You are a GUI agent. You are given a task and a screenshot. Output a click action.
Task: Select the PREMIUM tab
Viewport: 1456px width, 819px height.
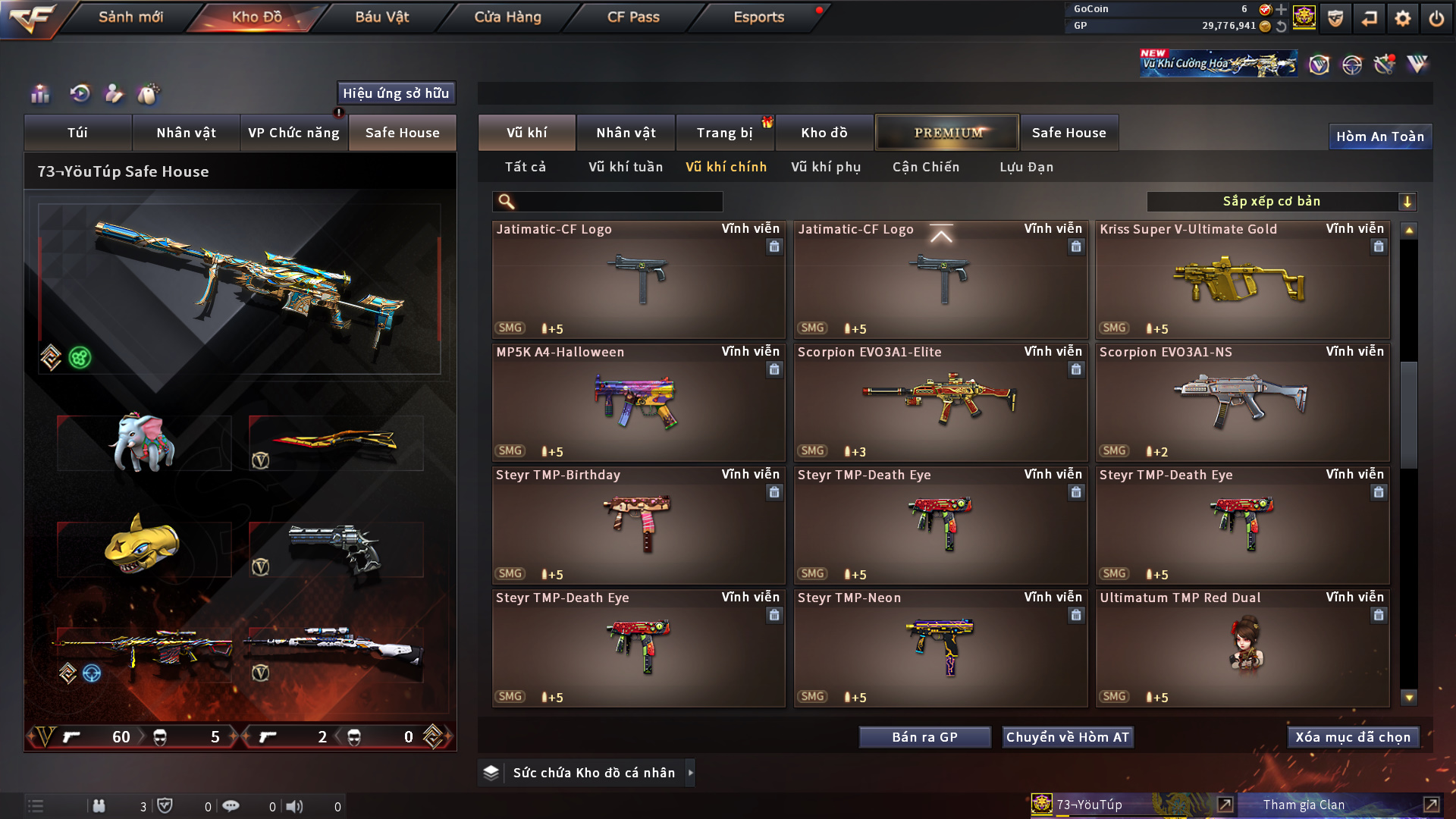[947, 133]
